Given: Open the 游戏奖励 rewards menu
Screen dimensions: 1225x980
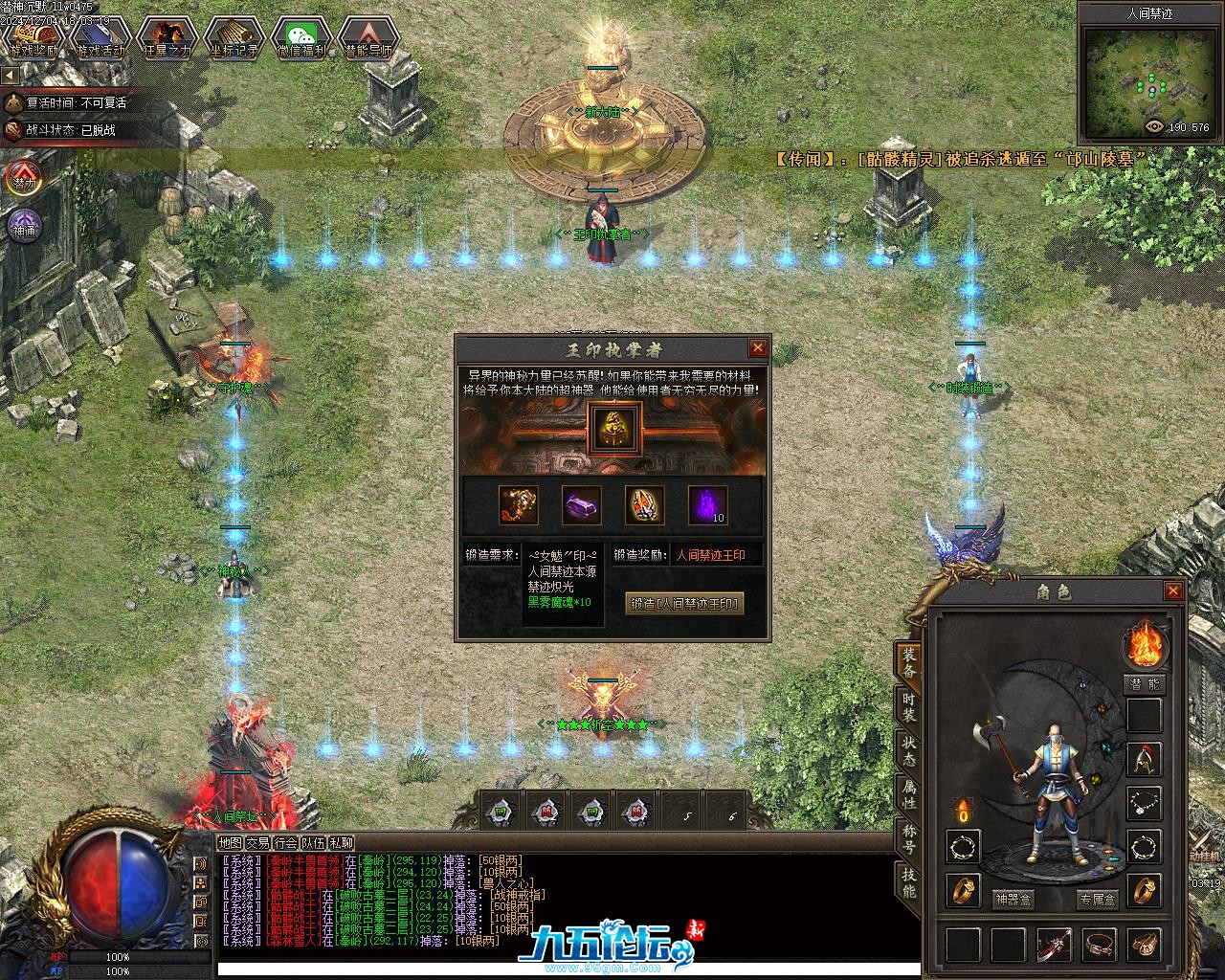Looking at the screenshot, I should click(33, 39).
